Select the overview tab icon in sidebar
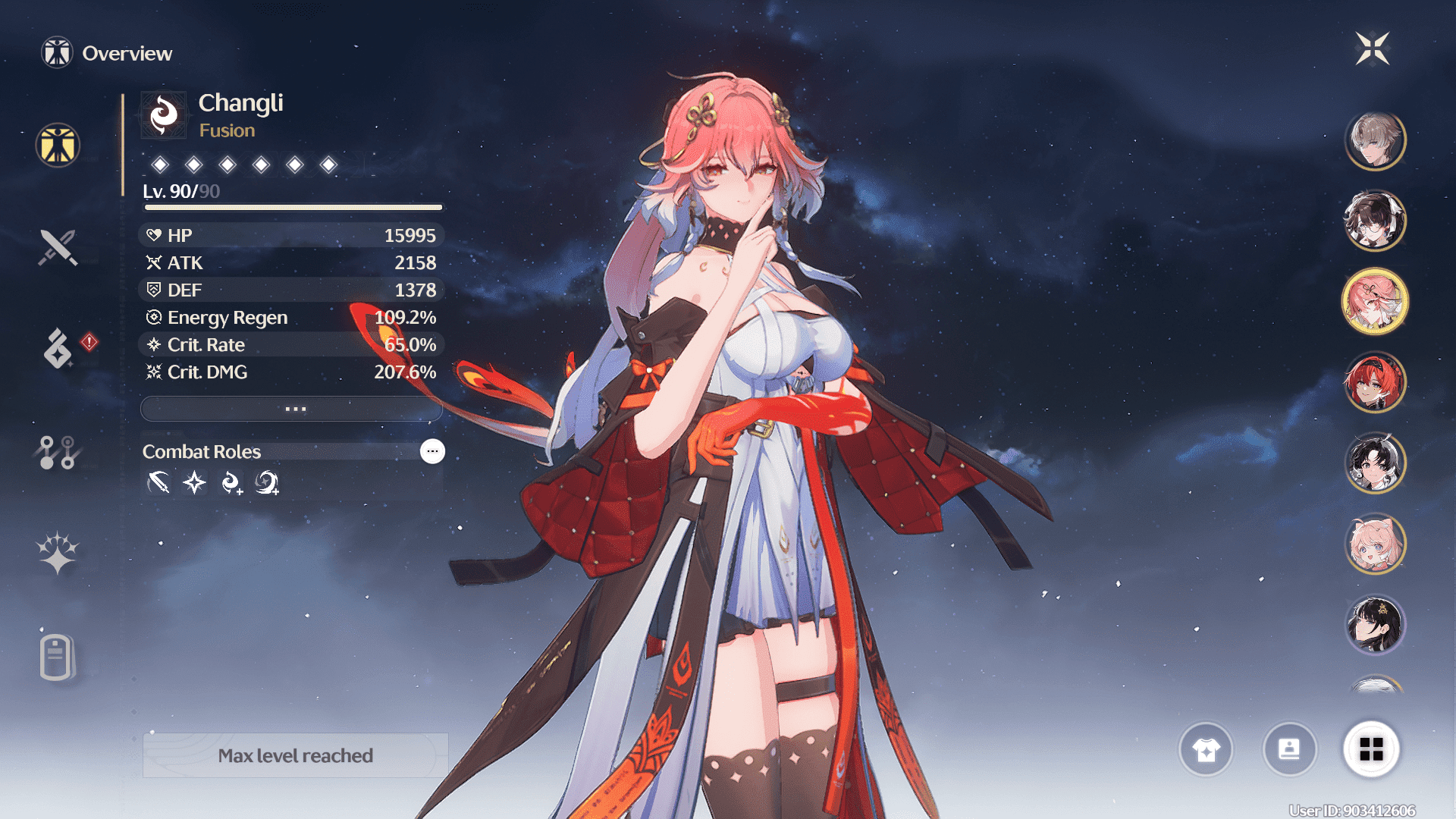The image size is (1456, 819). (58, 145)
